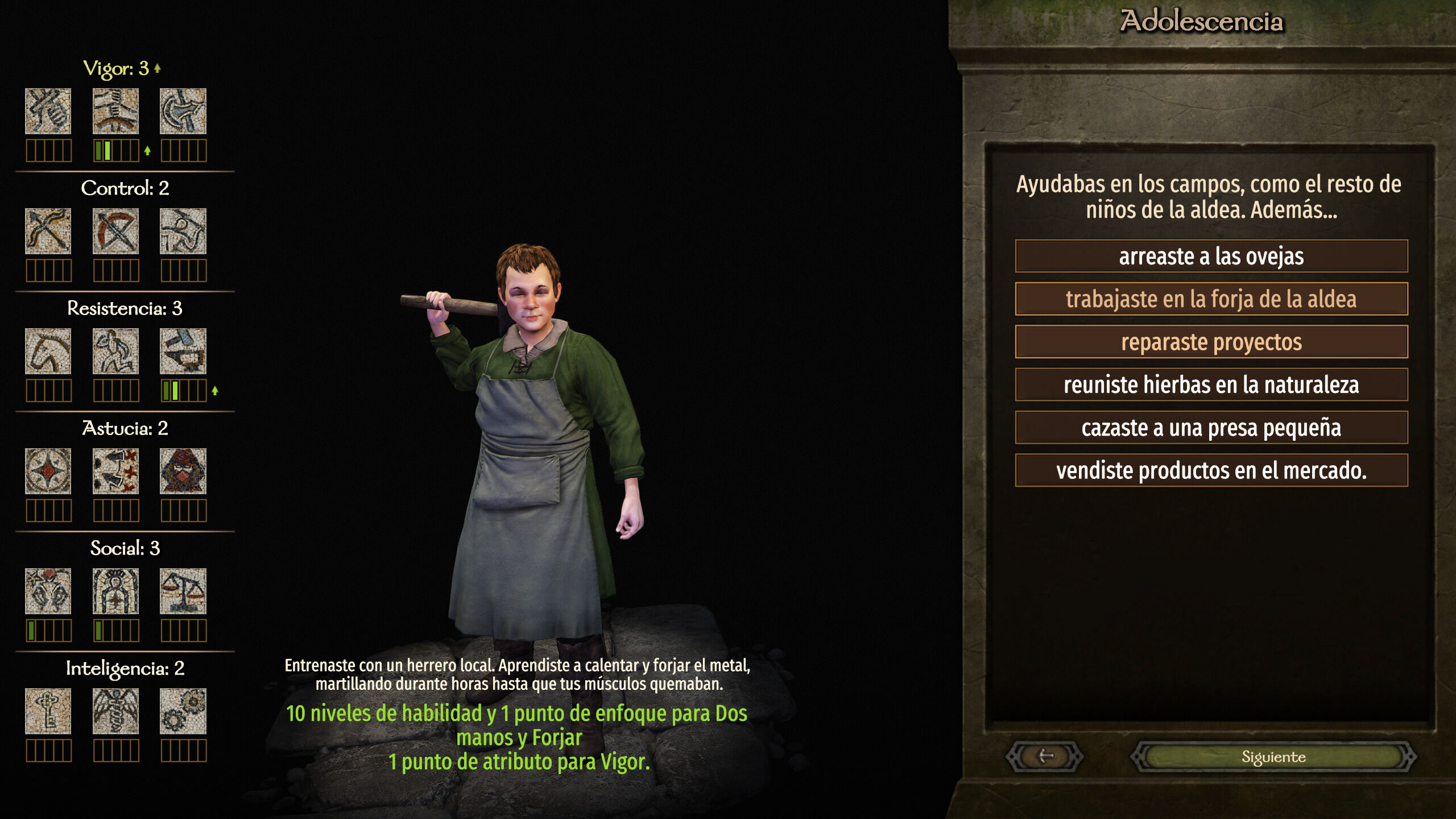Choose the "arreaste a las ovejas" option

[1211, 256]
